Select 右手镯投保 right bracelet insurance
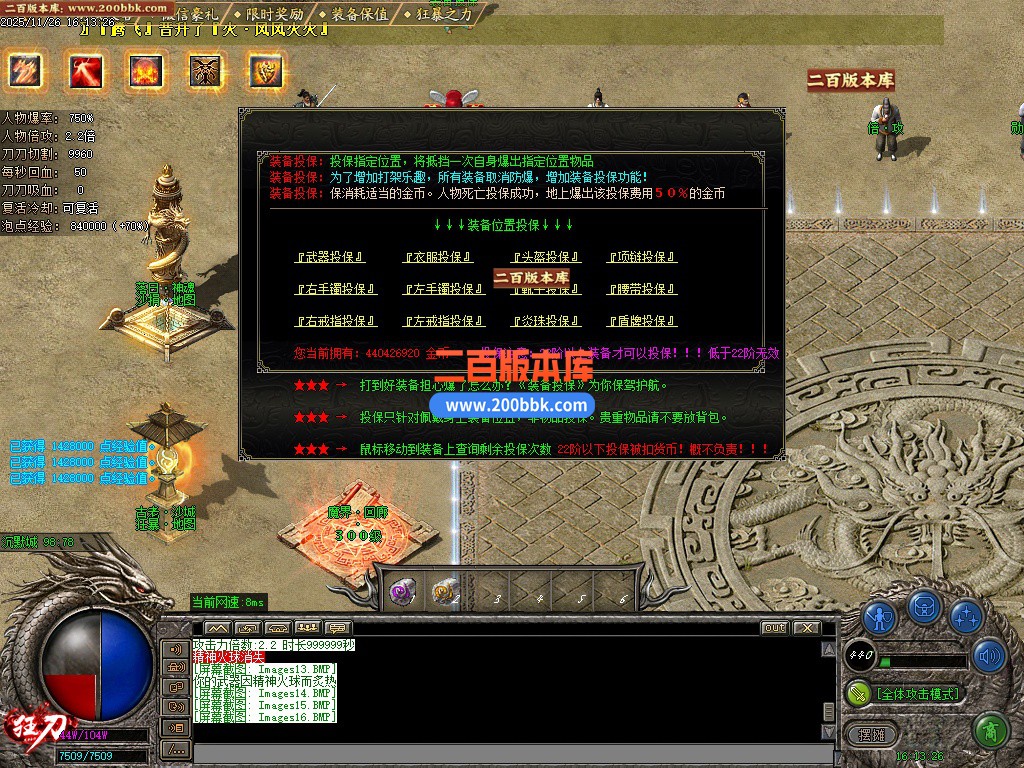 pos(335,289)
